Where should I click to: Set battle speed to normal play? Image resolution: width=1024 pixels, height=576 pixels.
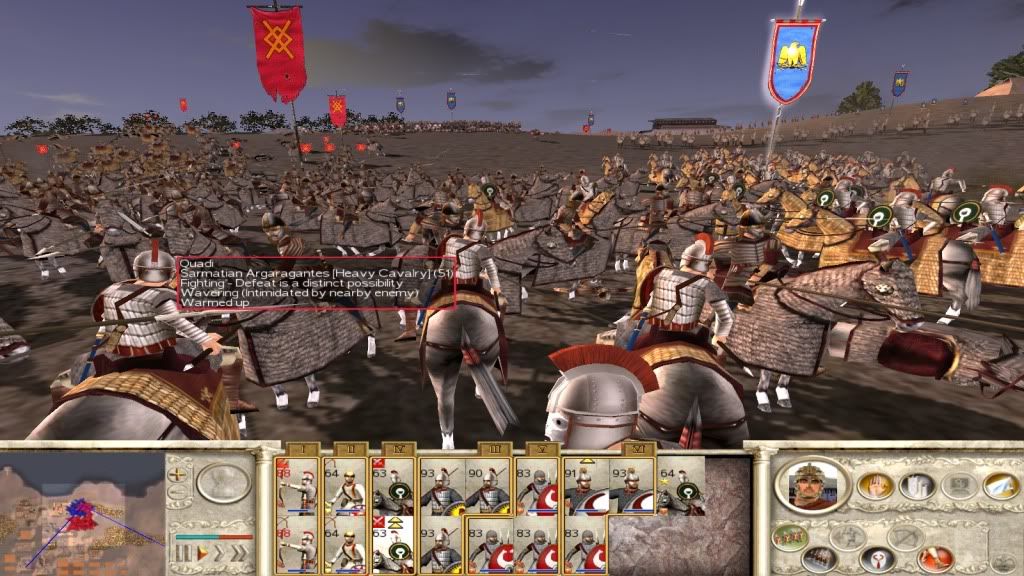tap(201, 552)
